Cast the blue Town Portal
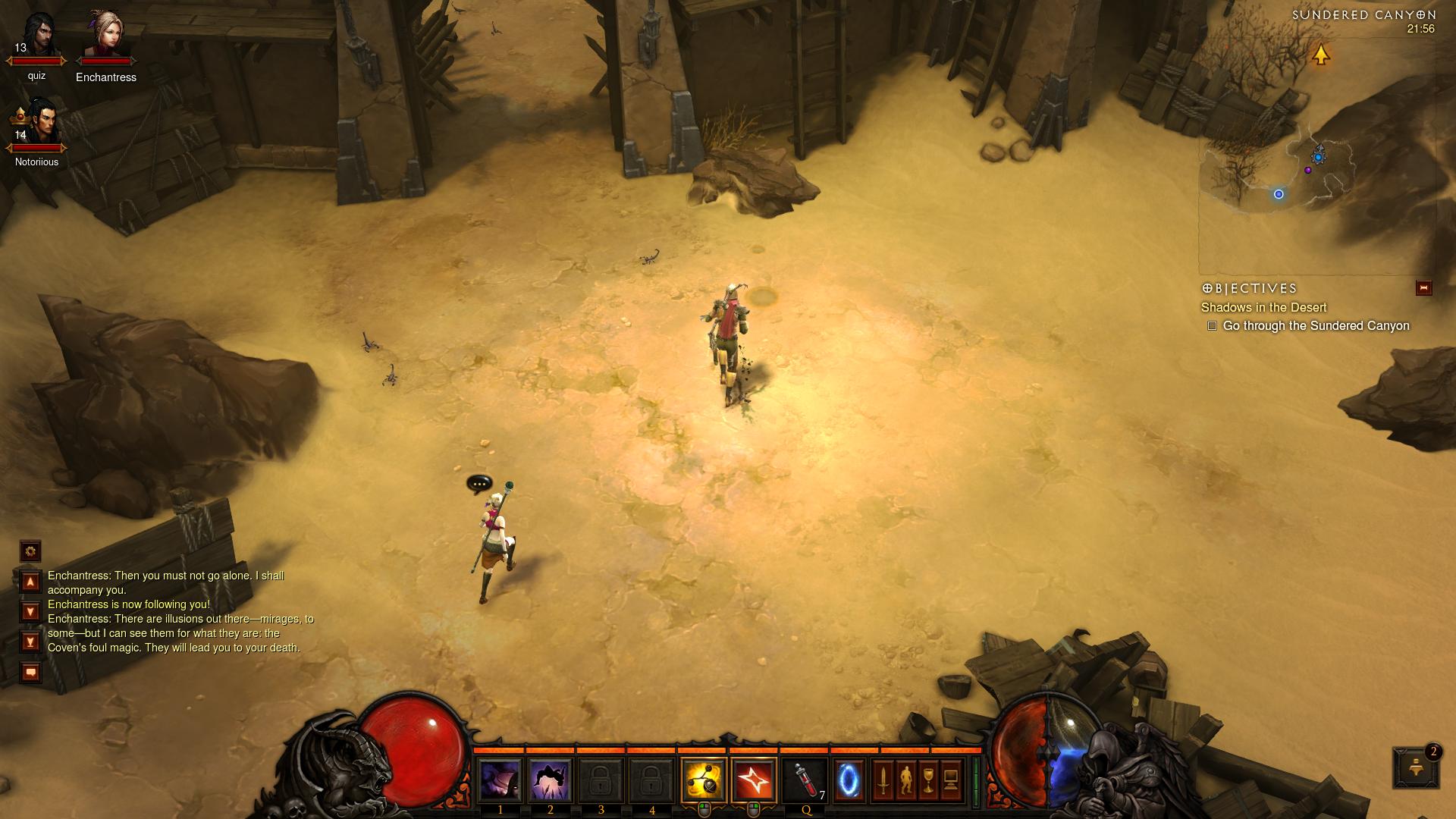 click(x=849, y=780)
